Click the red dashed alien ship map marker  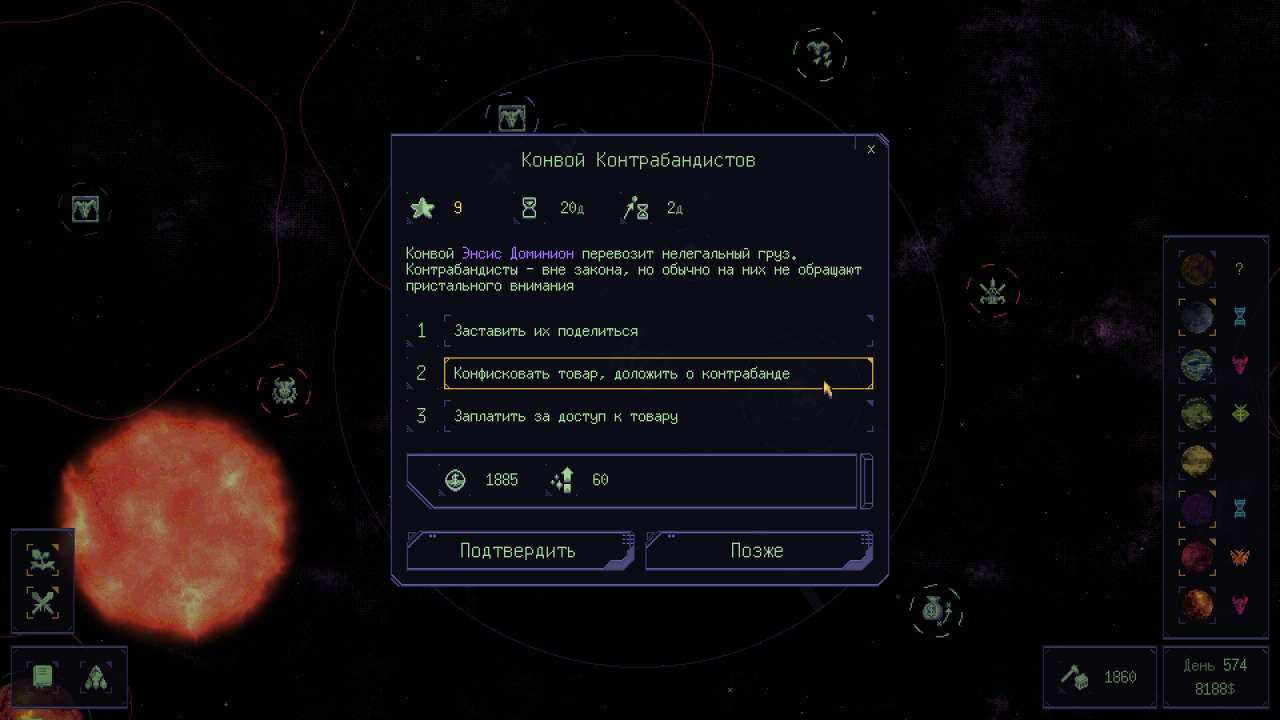(x=993, y=291)
